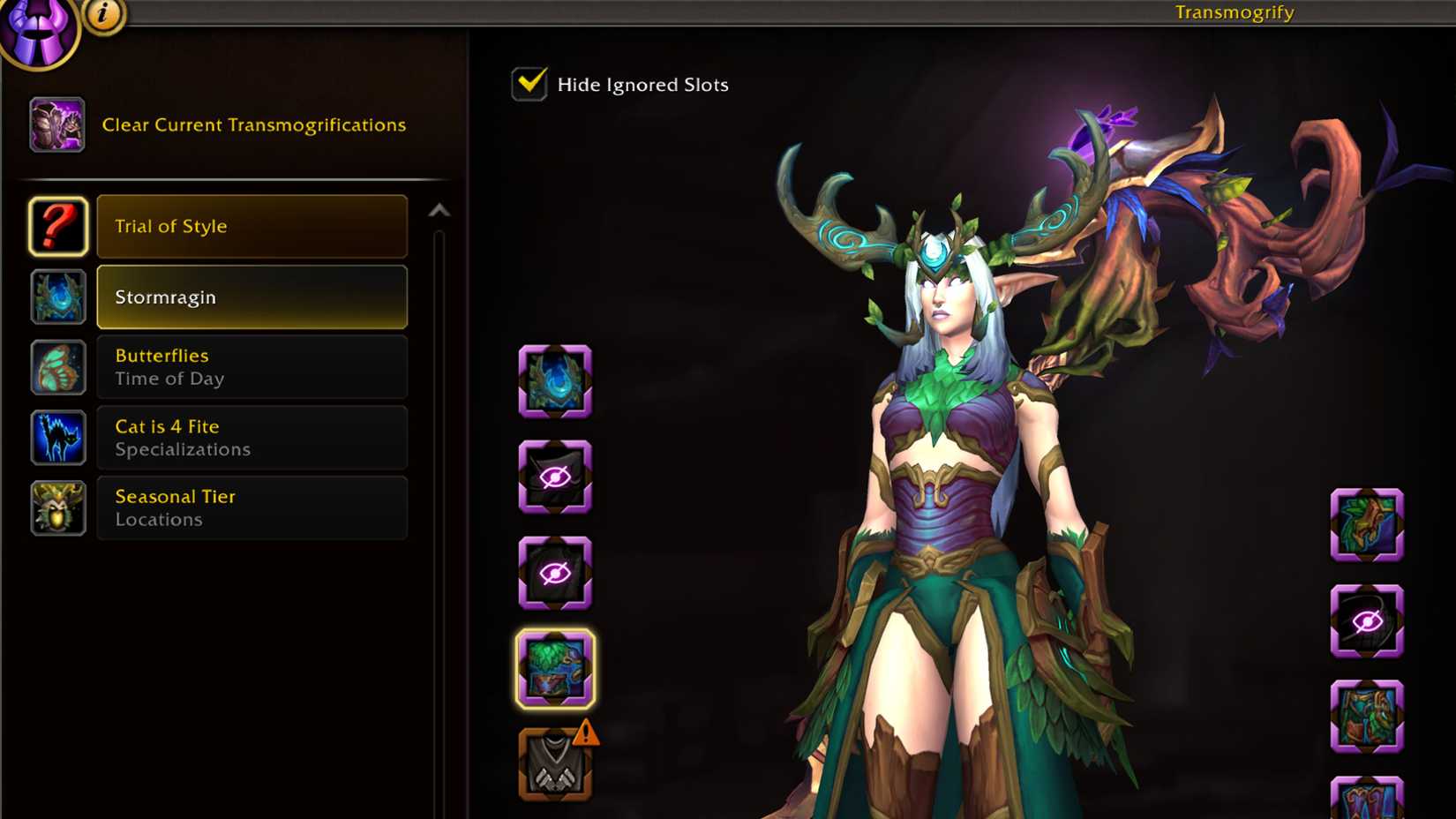
Task: Select the Stormragin outfit thumbnail icon
Action: [57, 297]
